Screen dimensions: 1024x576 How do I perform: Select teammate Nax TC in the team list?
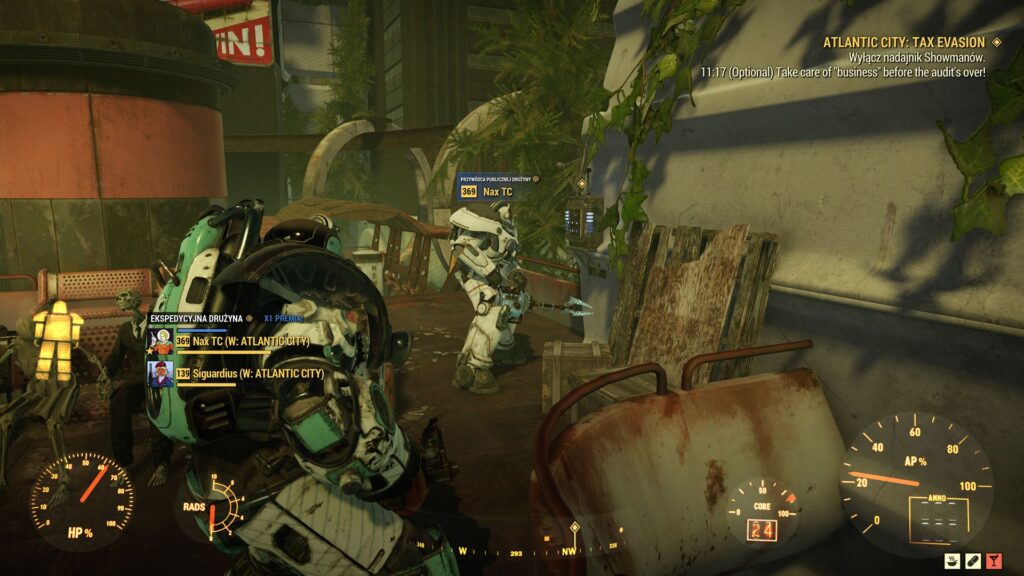click(x=250, y=341)
